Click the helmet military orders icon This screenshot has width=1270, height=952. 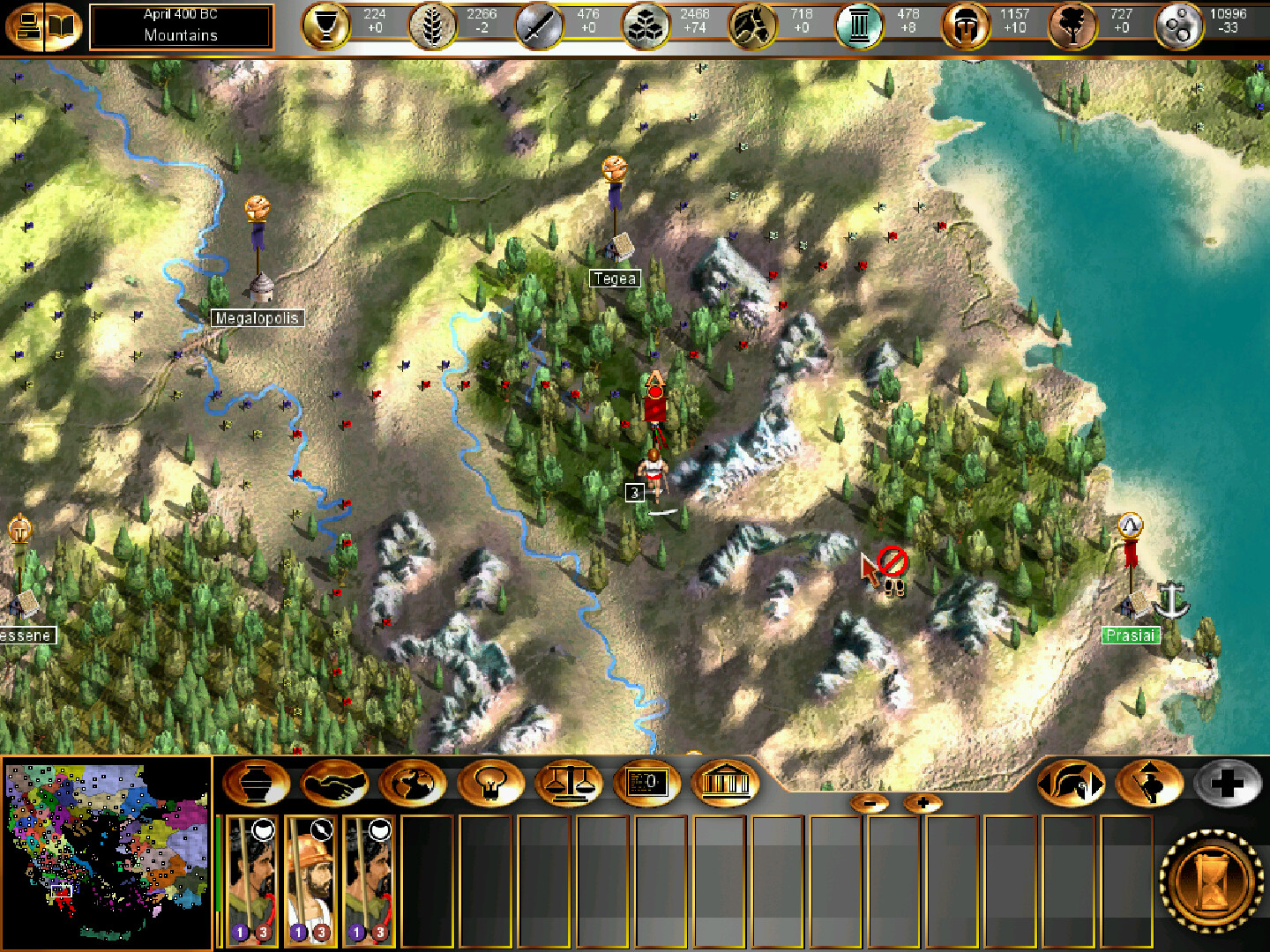pos(1072,783)
